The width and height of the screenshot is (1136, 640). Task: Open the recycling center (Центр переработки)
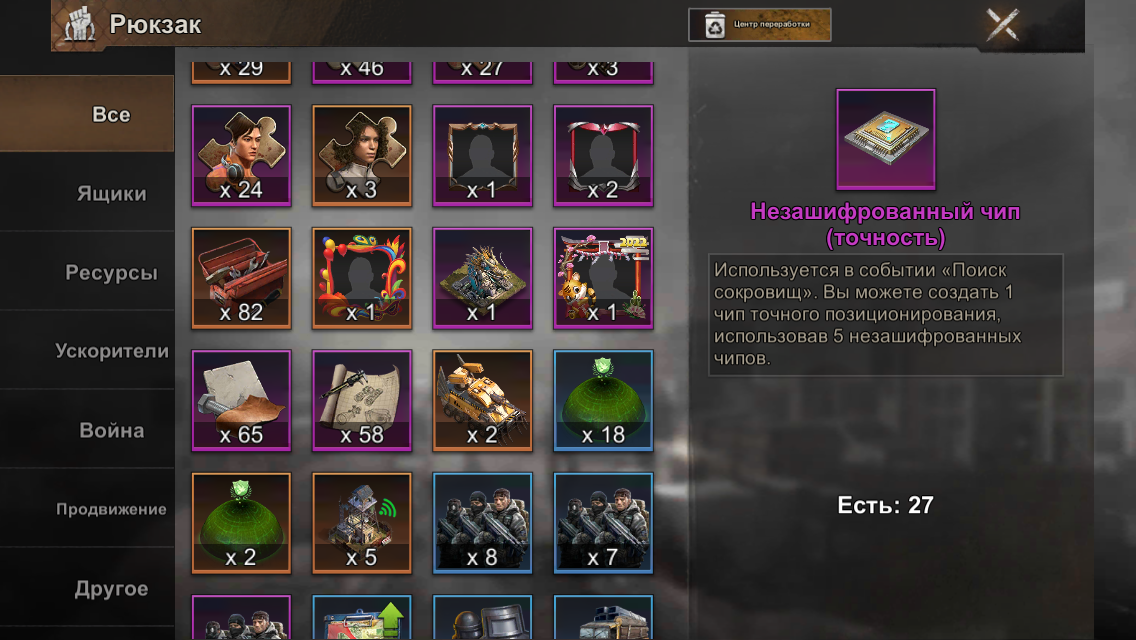point(759,25)
